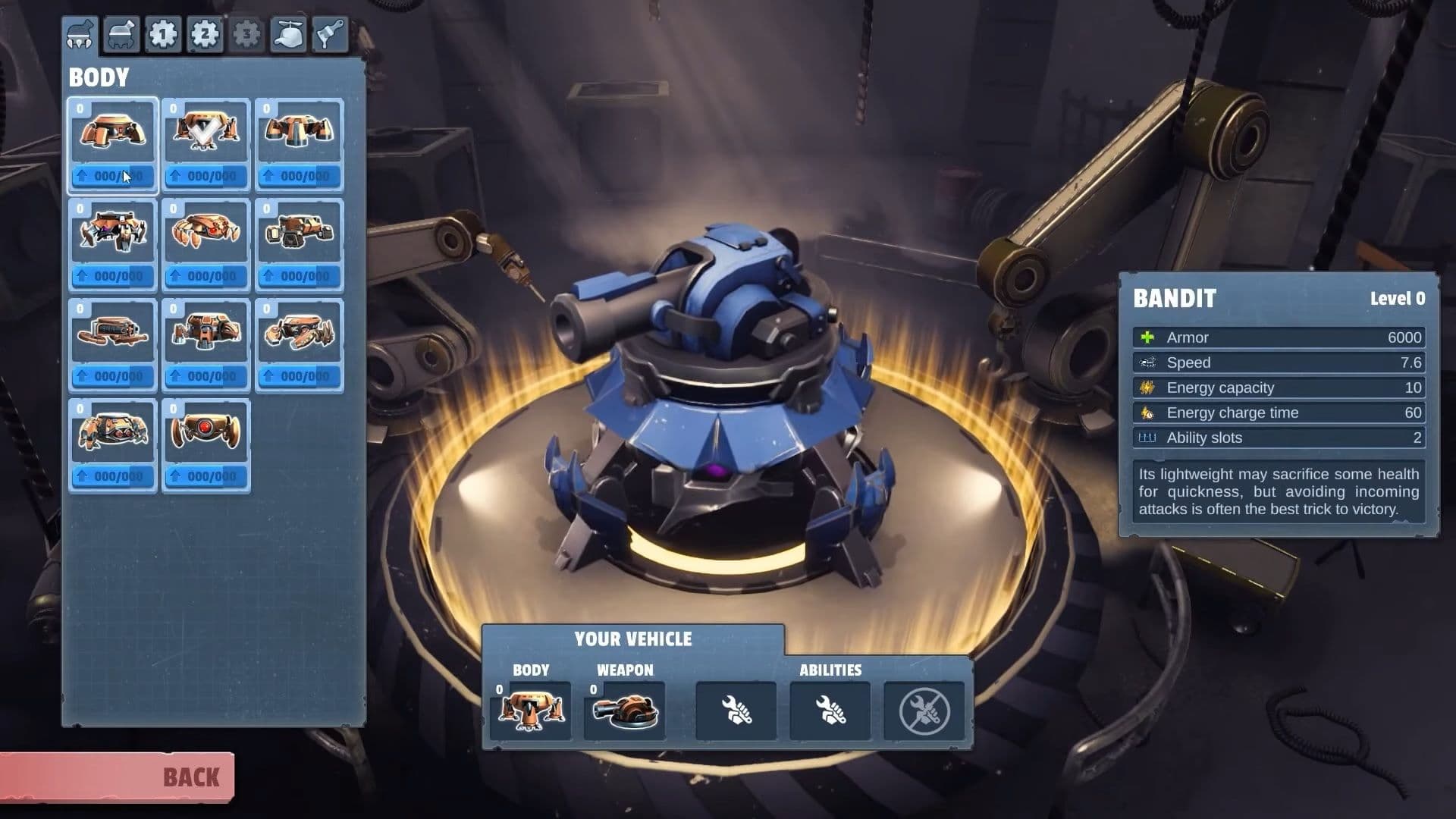Click the equipped BODY thumbnail under Your Vehicle

coord(530,711)
